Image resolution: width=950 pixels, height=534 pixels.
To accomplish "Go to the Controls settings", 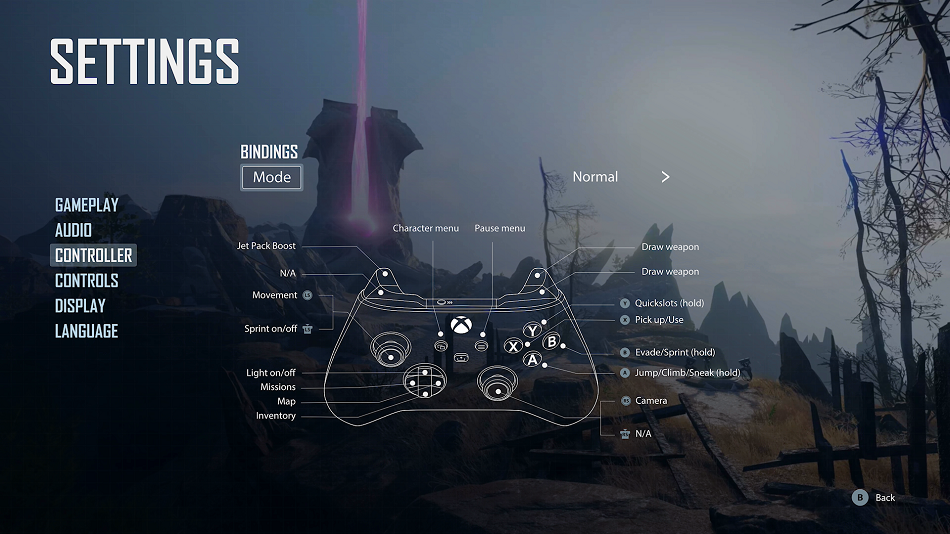I will tap(87, 280).
